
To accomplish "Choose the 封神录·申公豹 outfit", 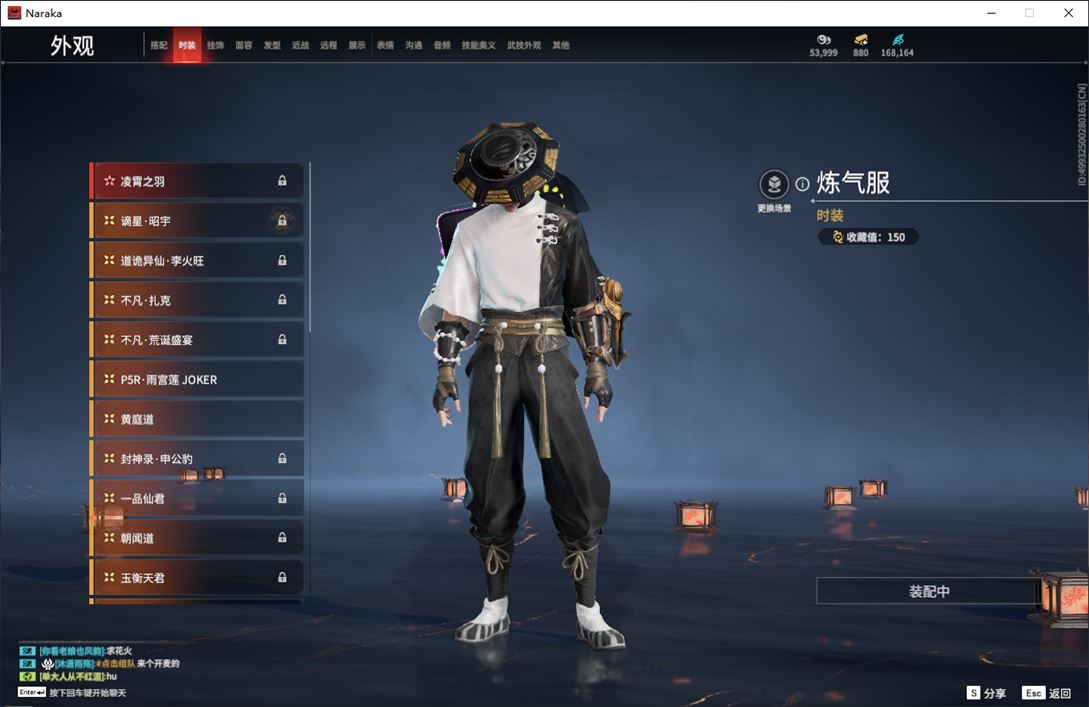I will pyautogui.click(x=197, y=459).
